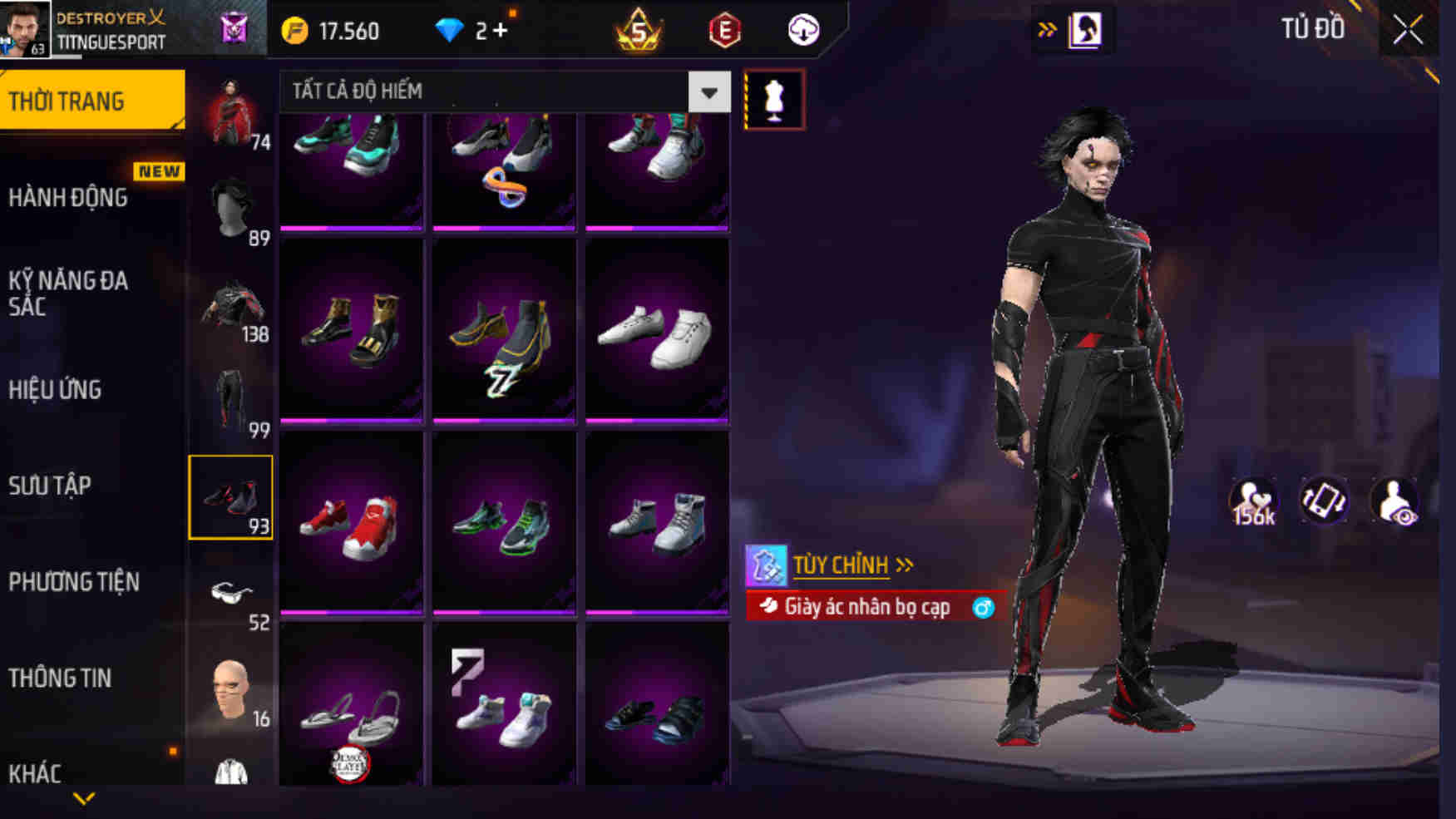
Task: Open the gold coin balance icon
Action: [x=295, y=31]
